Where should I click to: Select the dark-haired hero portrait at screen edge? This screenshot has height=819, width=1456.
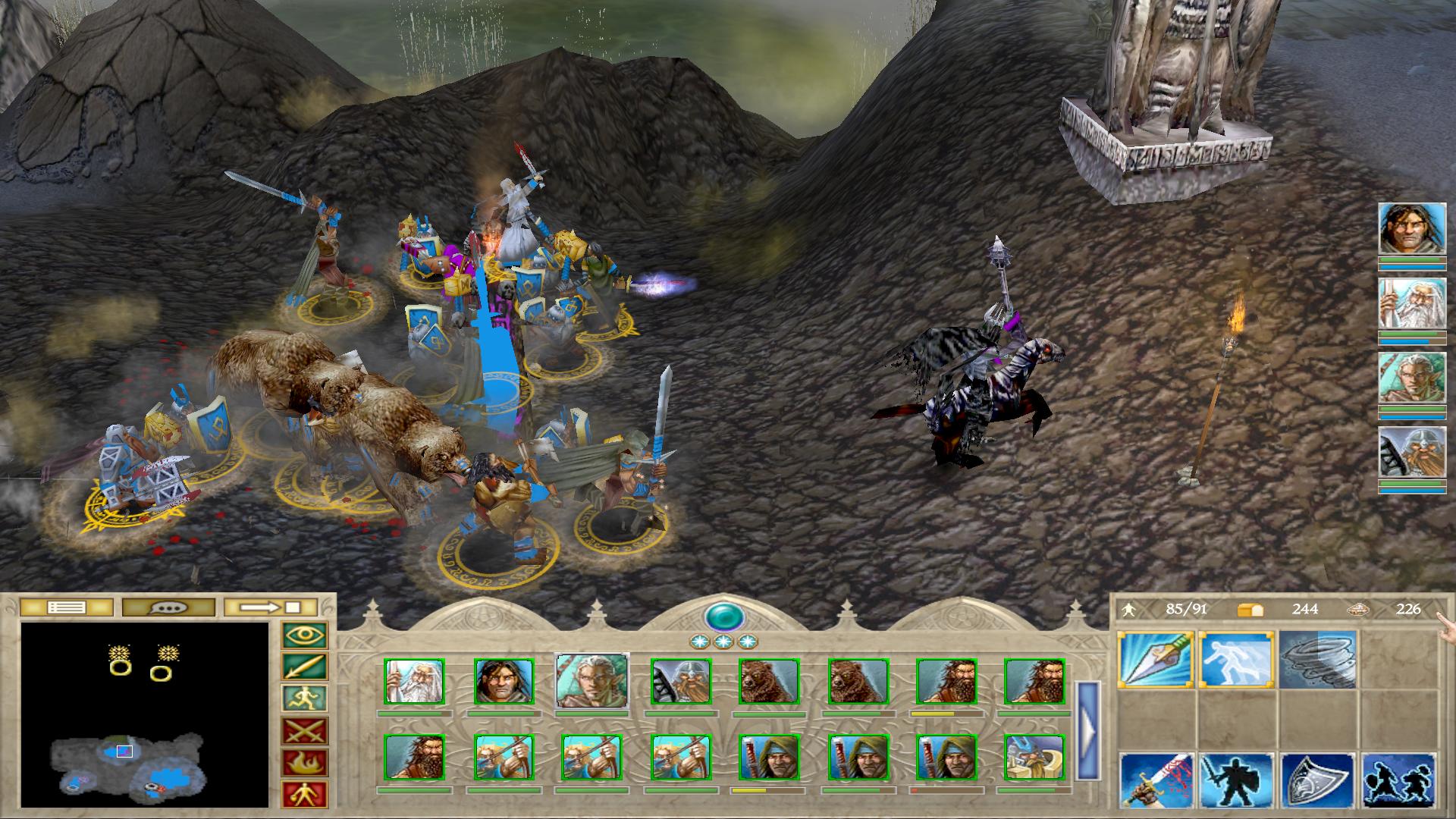1411,229
